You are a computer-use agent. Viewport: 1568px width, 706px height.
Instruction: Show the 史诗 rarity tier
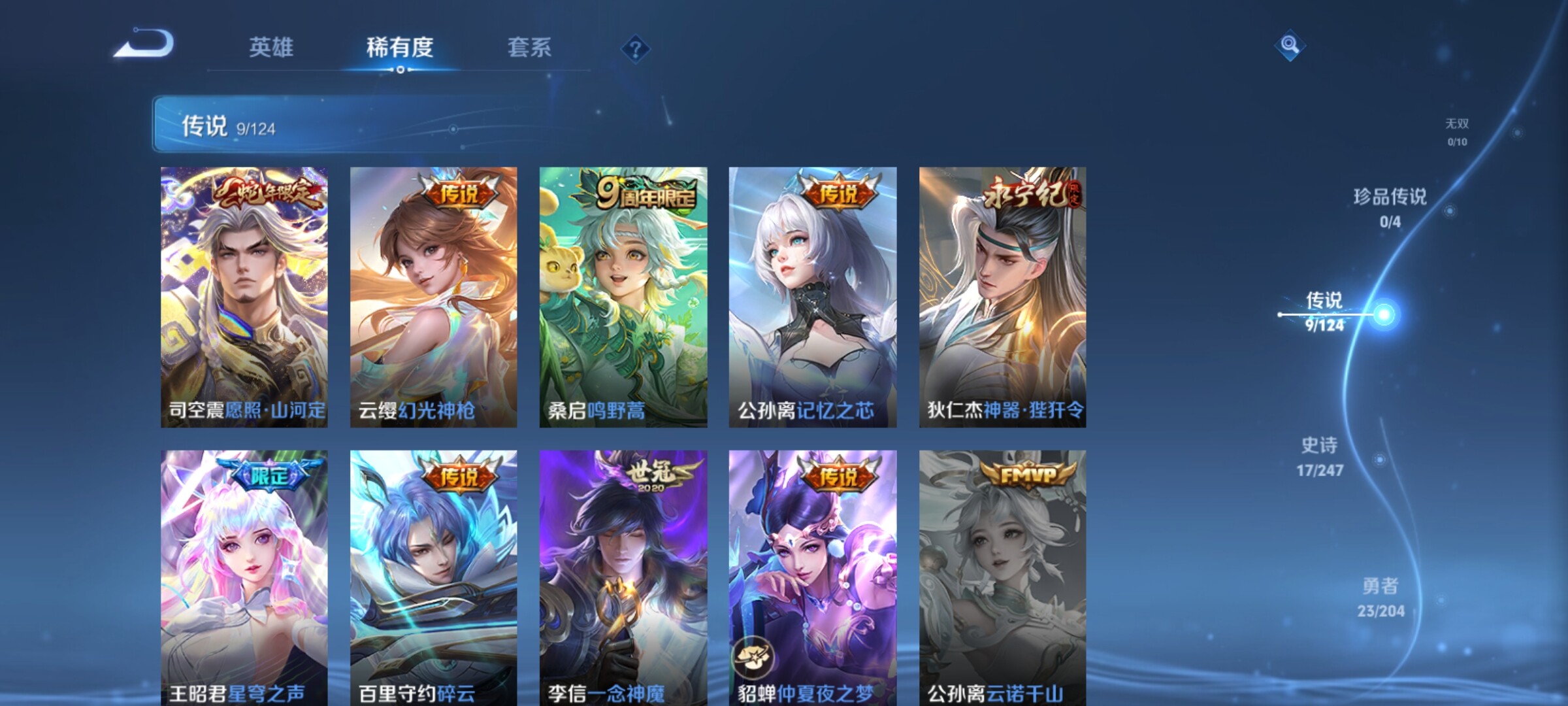[1320, 456]
